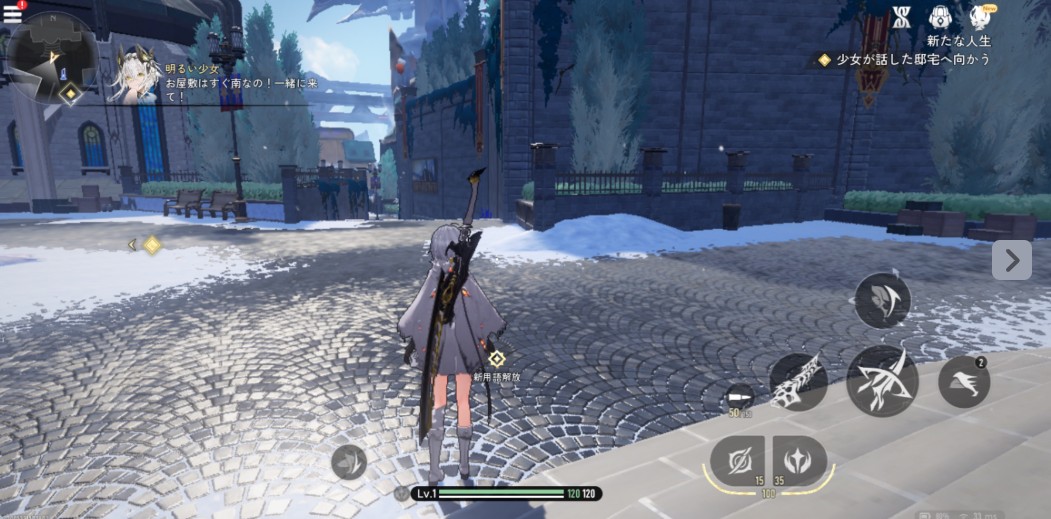Use the slashed-eye skill costing 15

737,461
